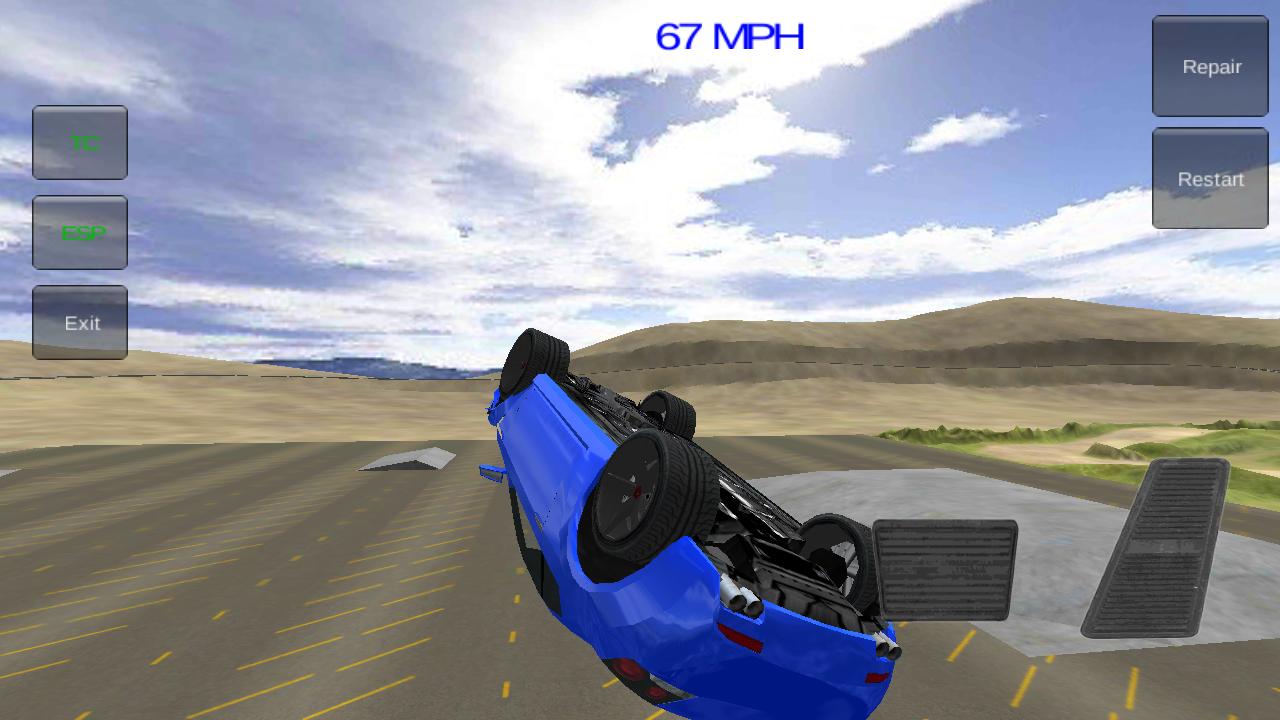Image resolution: width=1280 pixels, height=720 pixels.
Task: Toggle the ESP stability control button
Action: [79, 232]
